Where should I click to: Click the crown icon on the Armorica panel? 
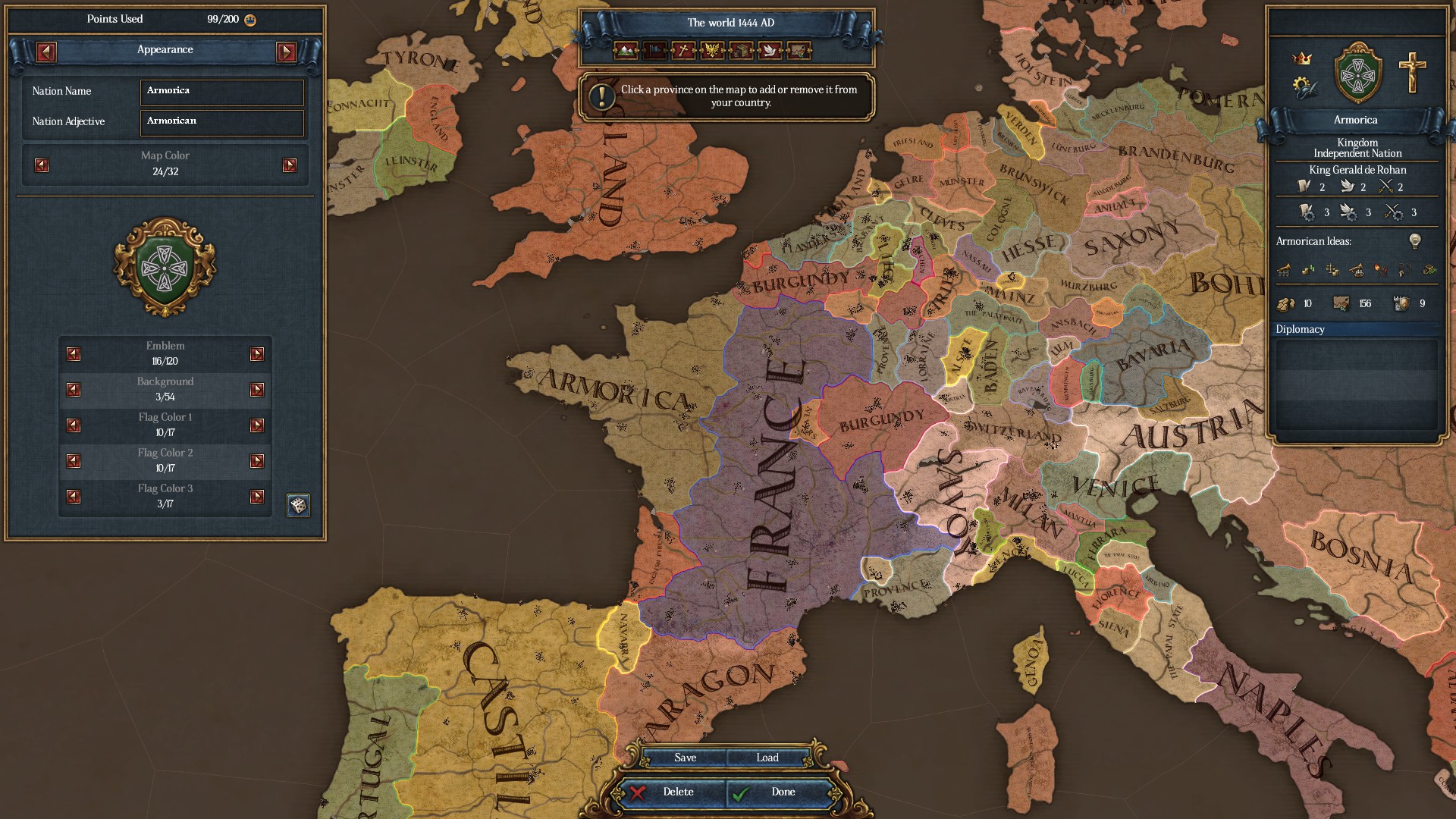(x=1302, y=58)
